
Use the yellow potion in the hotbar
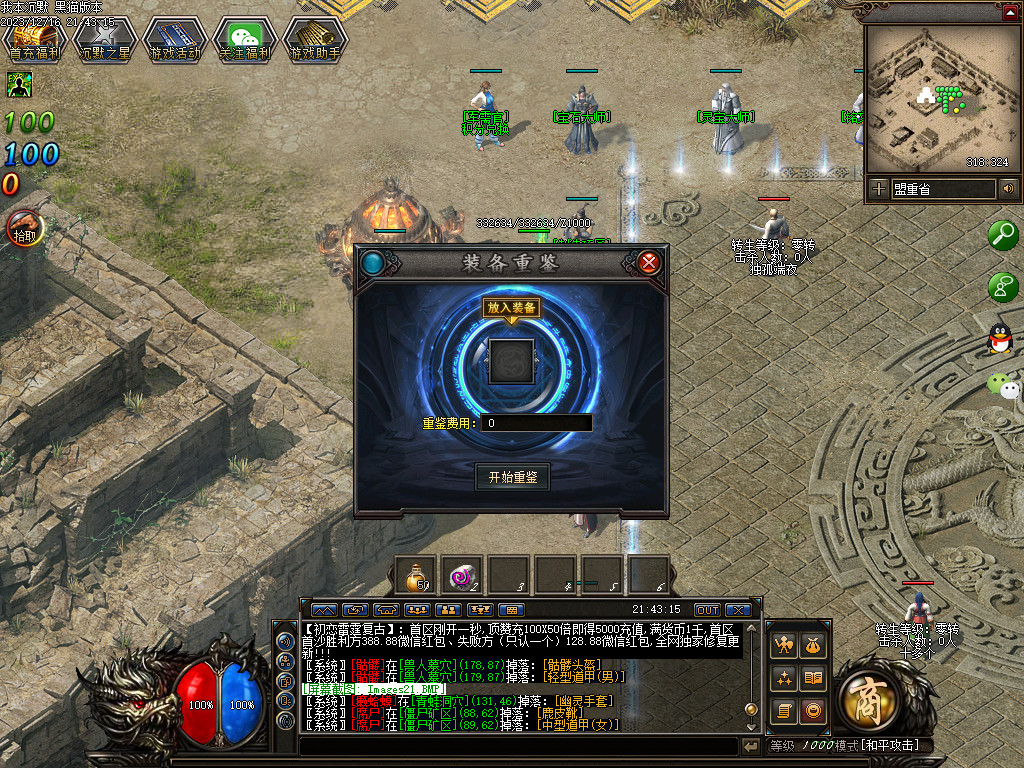coord(415,576)
